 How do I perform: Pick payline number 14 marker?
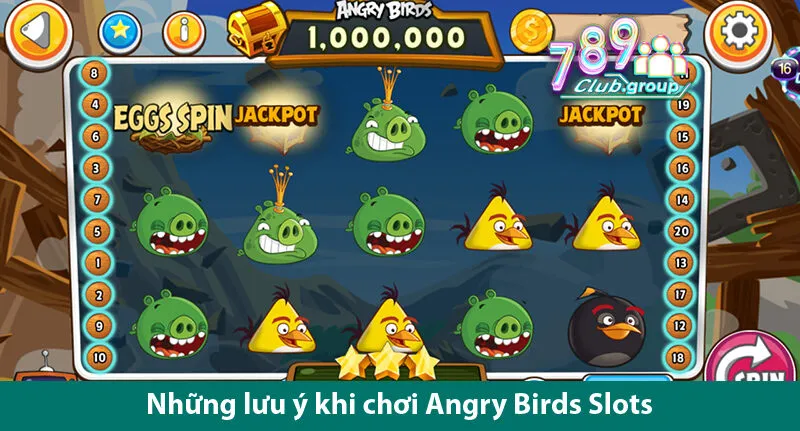pyautogui.click(x=682, y=199)
